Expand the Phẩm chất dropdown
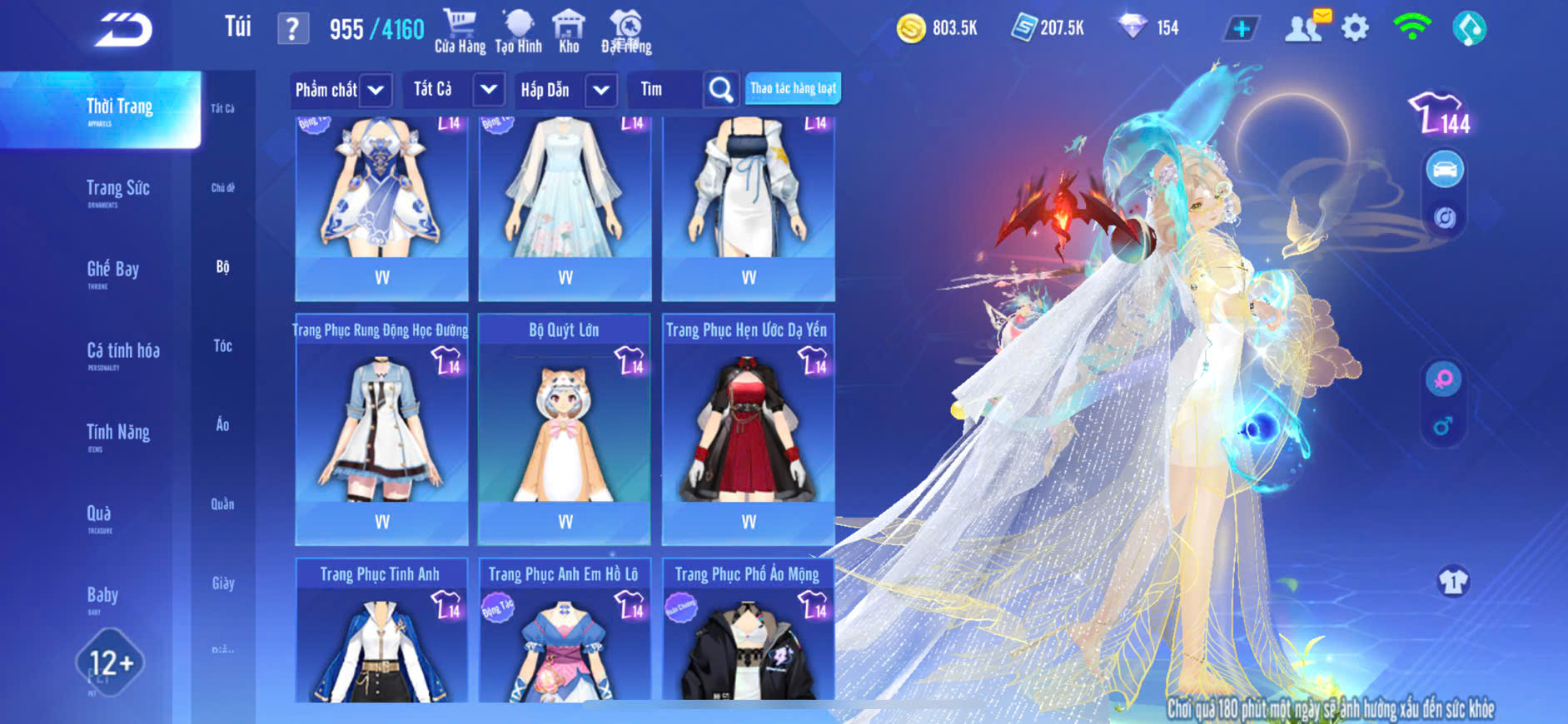The height and width of the screenshot is (724, 1568). [x=376, y=90]
